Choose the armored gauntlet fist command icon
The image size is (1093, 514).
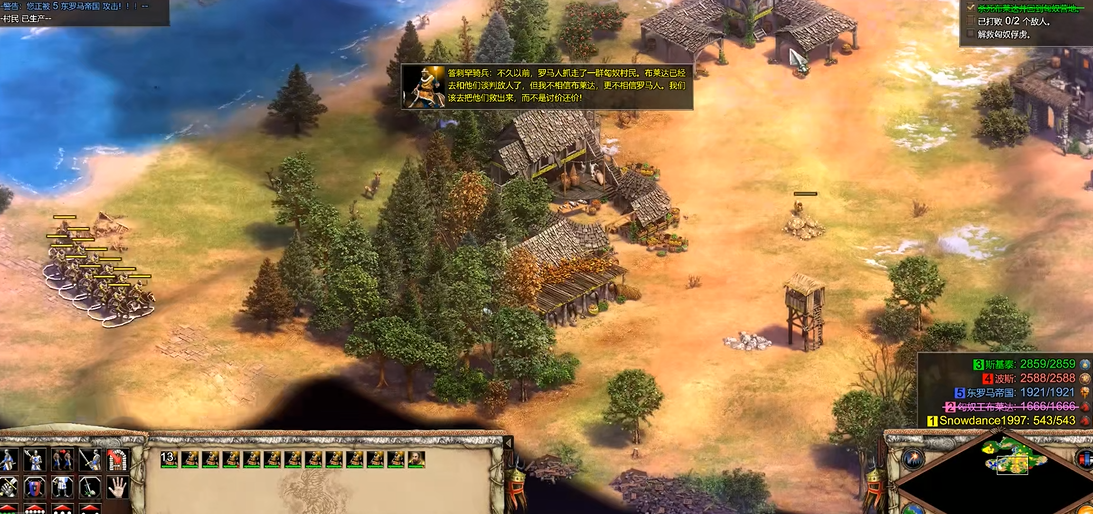[9, 487]
